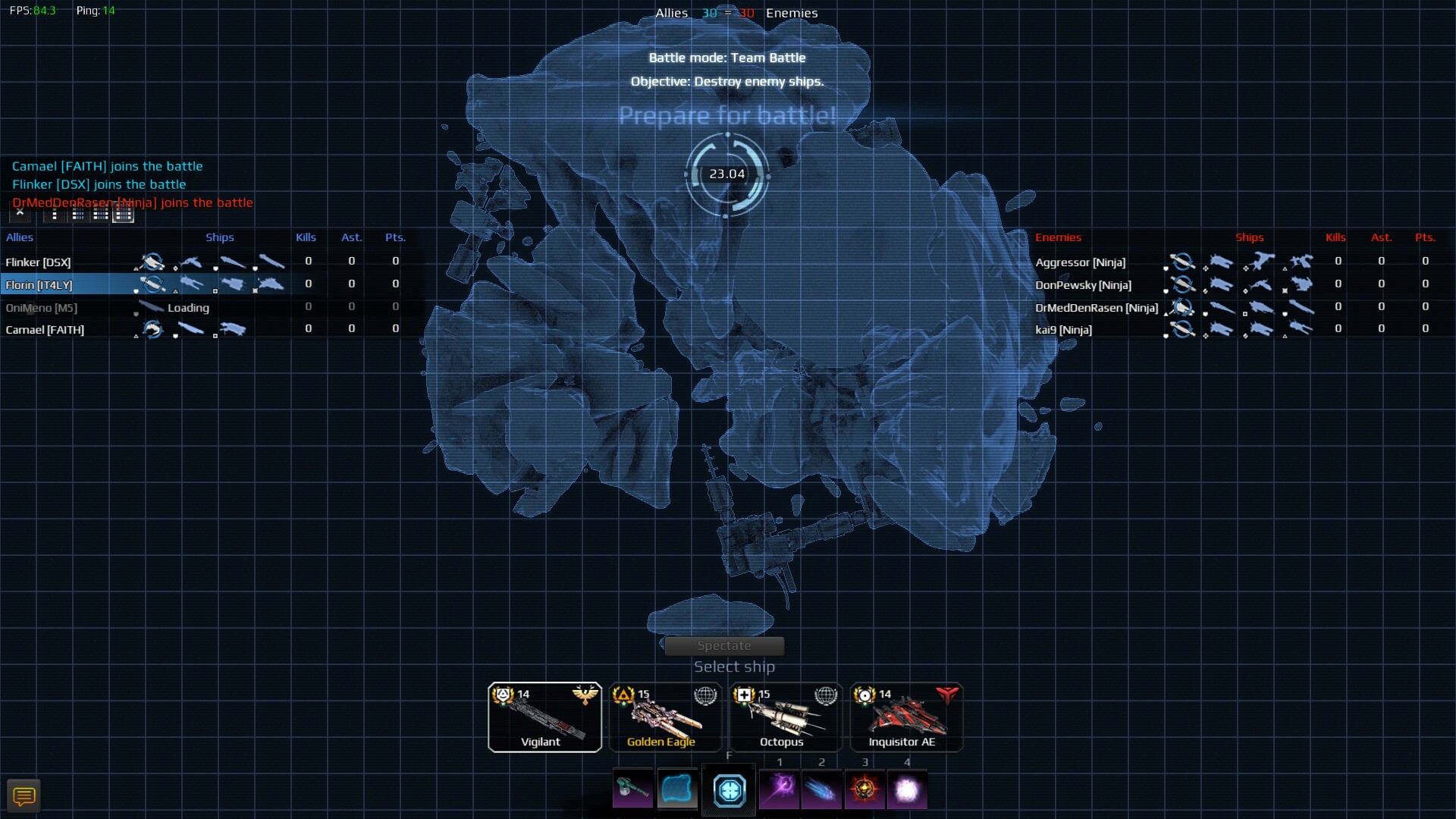1456x819 pixels.
Task: Click DrMedDenRasen joins the battle message
Action: tap(131, 202)
